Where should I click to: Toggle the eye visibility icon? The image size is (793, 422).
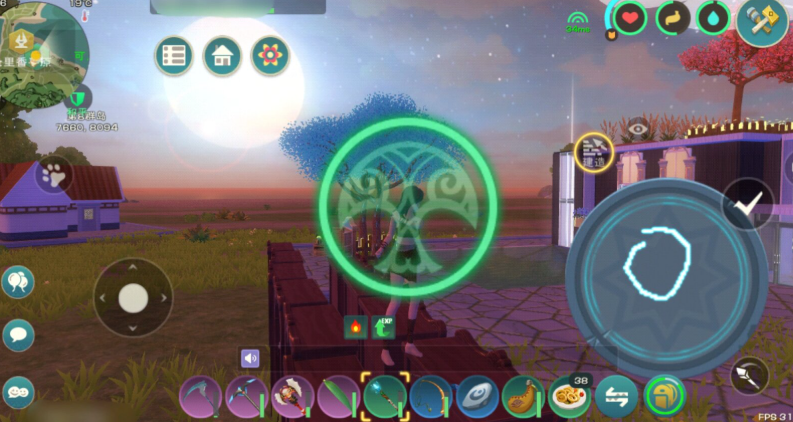click(638, 128)
